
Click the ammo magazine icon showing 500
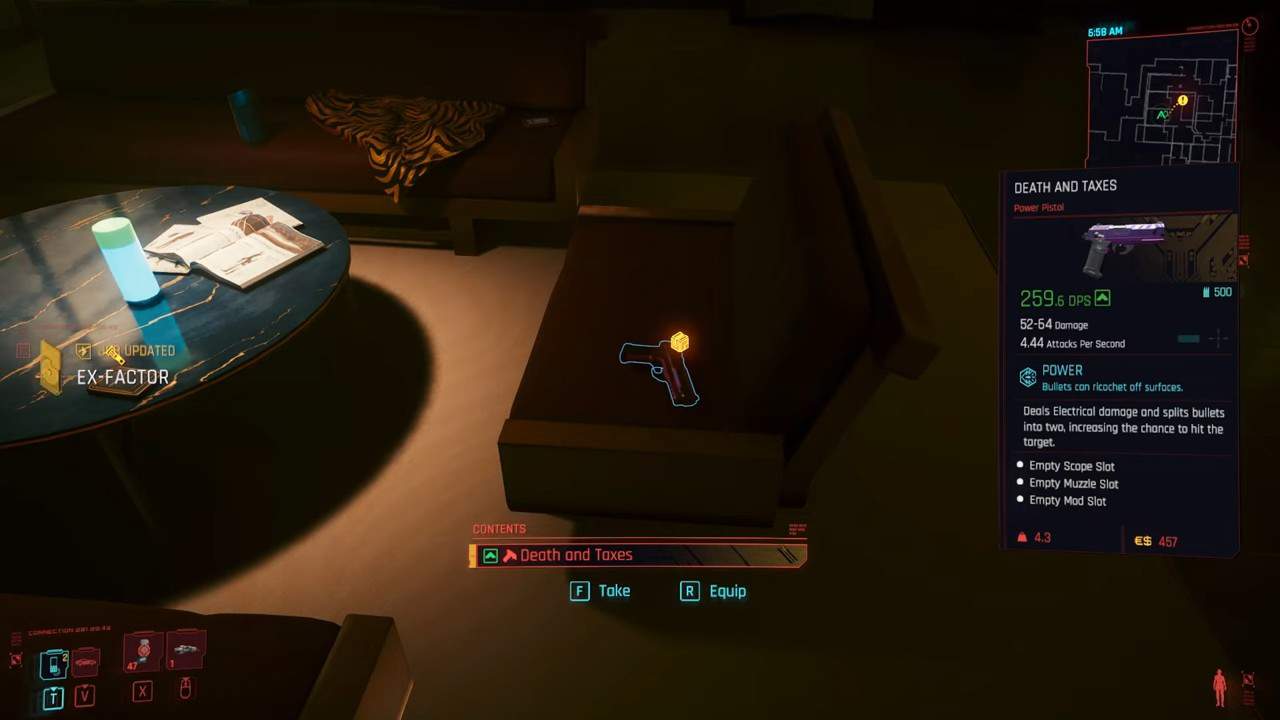1205,291
